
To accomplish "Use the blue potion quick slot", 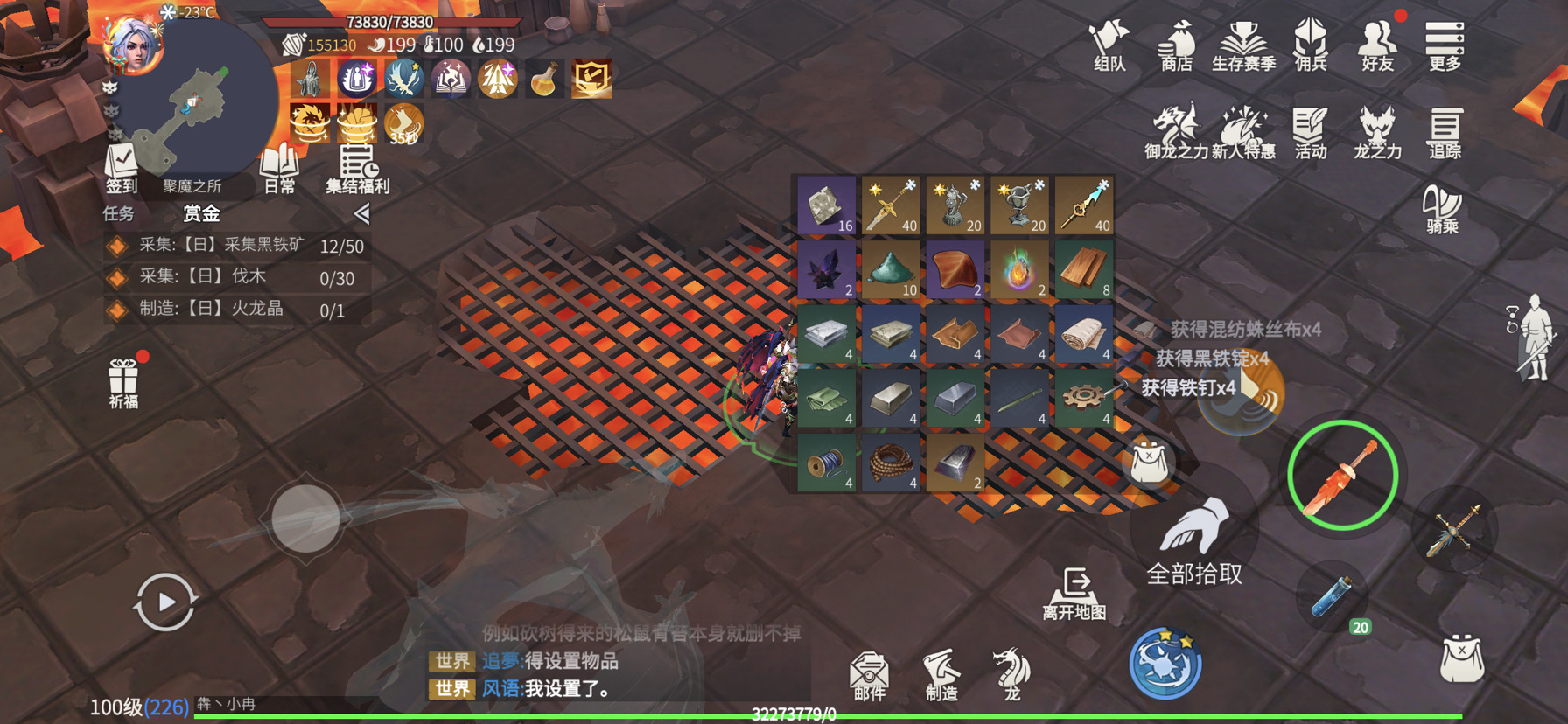I will 1333,598.
